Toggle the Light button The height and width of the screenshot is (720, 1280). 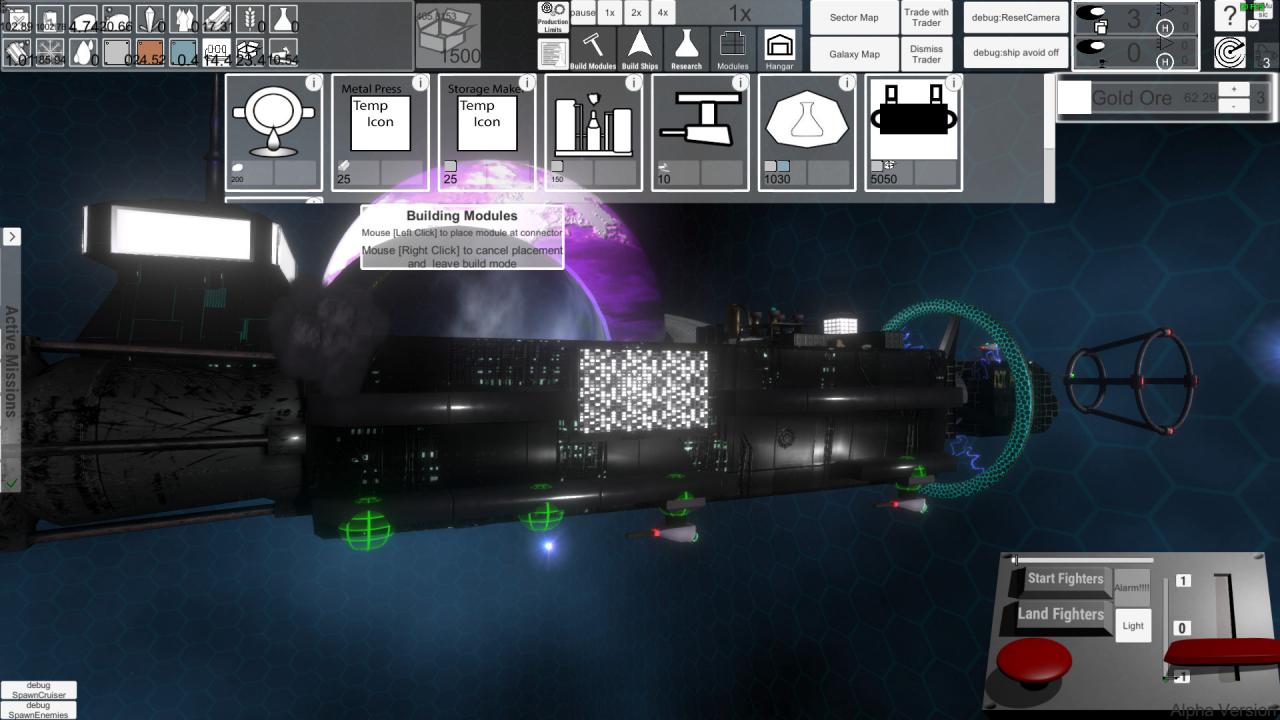coord(1133,626)
